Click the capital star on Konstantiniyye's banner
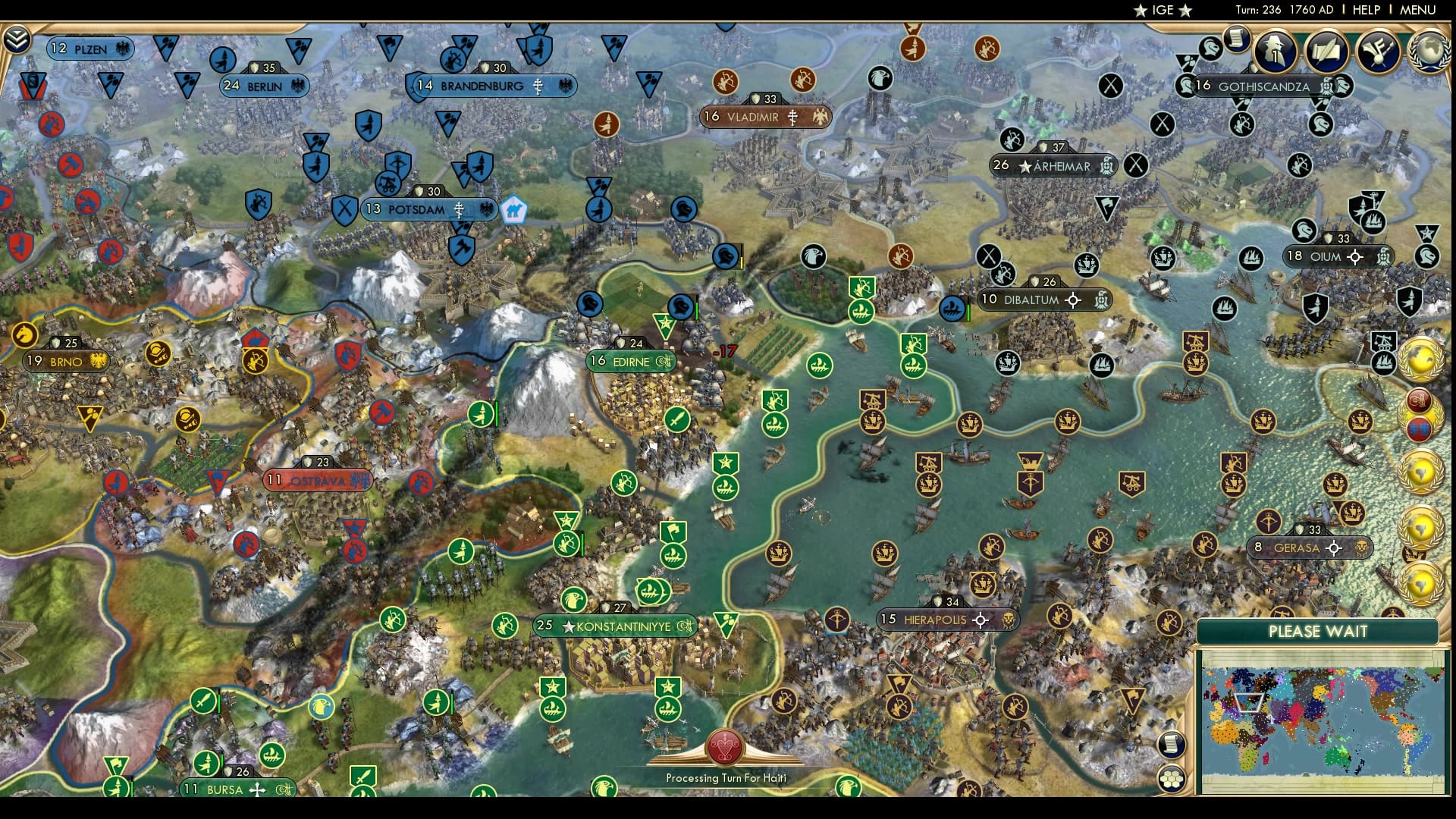Viewport: 1456px width, 819px height. (x=568, y=626)
